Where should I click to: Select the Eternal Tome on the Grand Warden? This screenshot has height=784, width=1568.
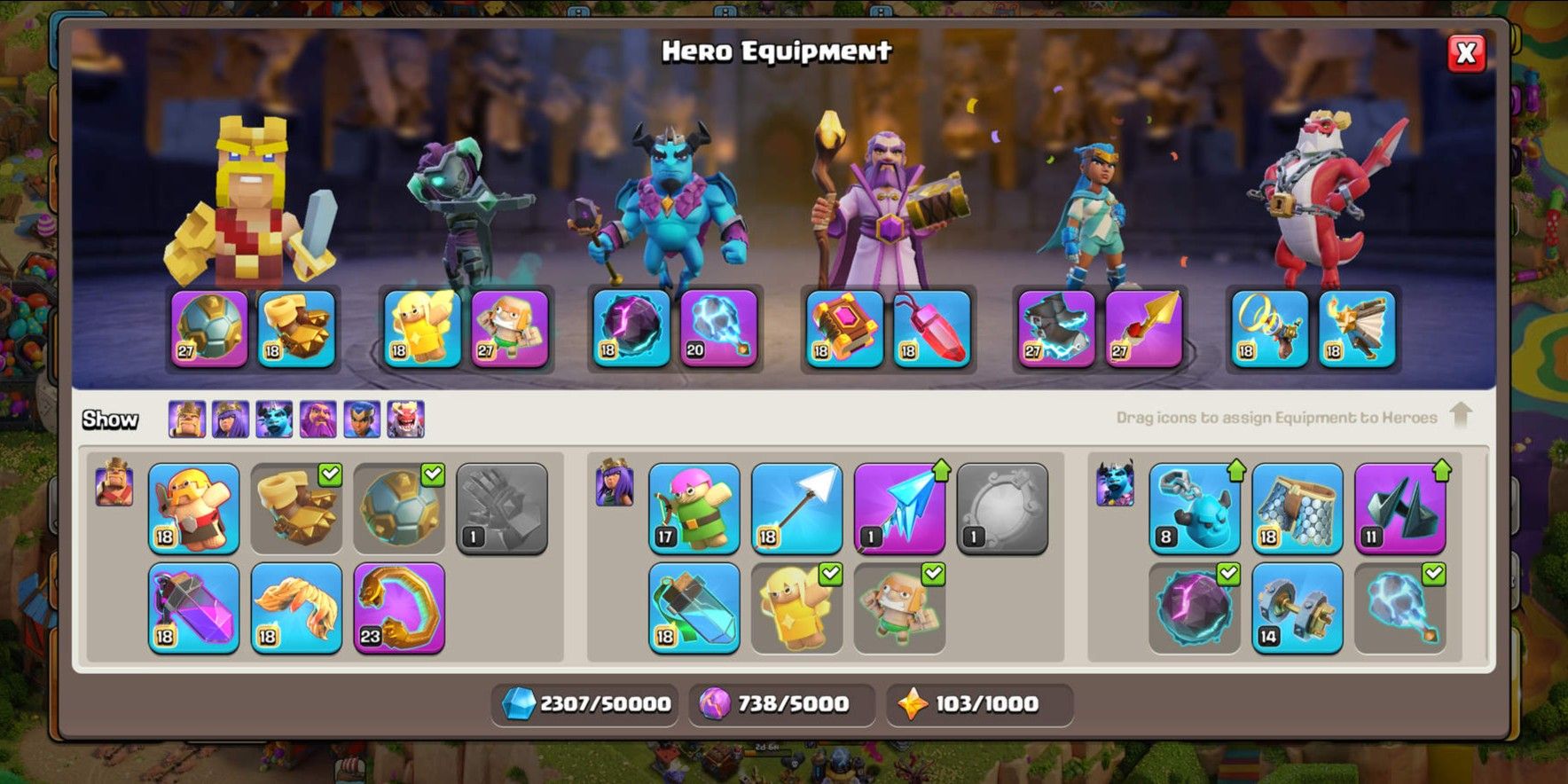click(841, 330)
